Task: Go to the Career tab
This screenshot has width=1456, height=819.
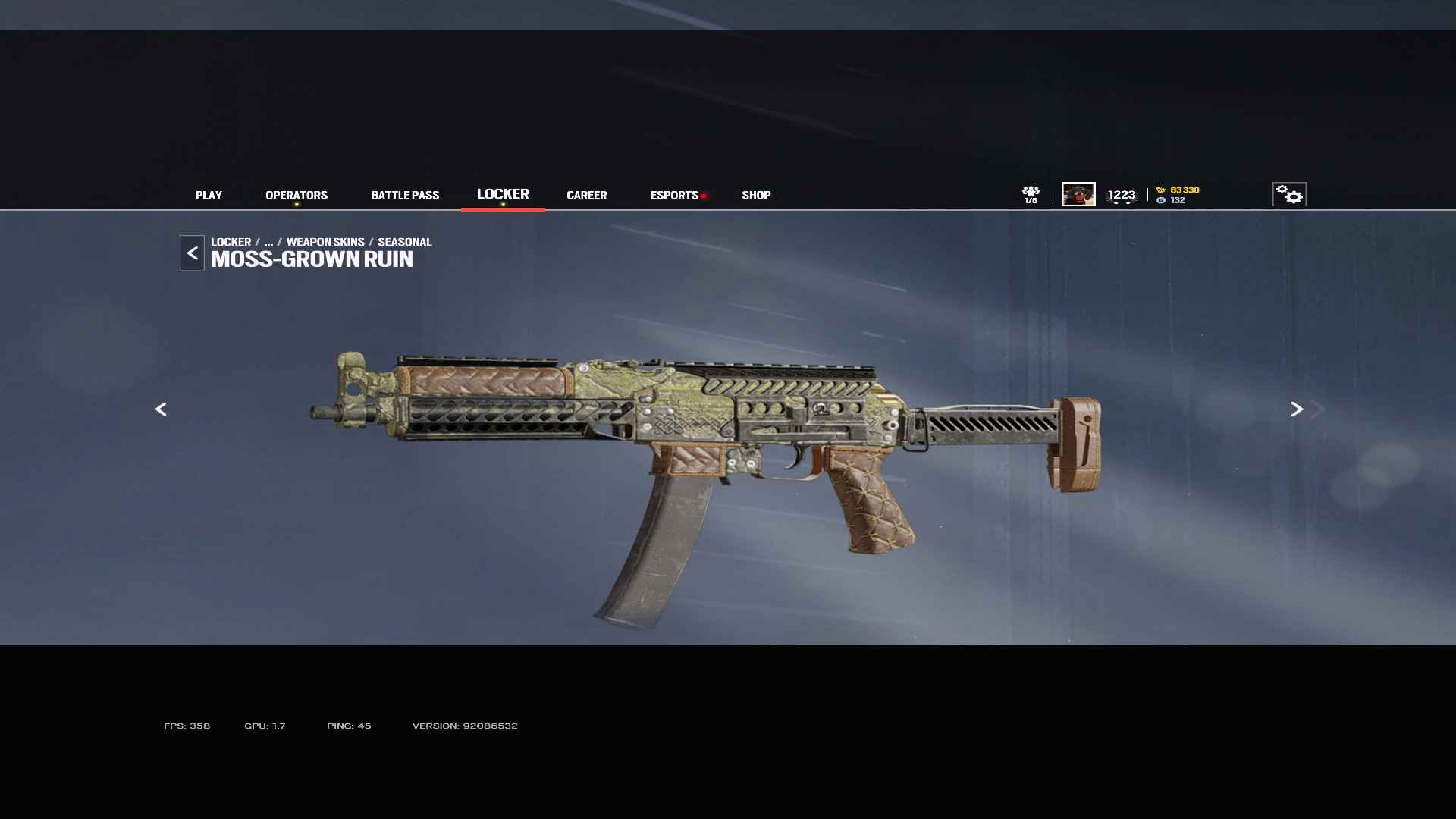Action: pos(586,195)
